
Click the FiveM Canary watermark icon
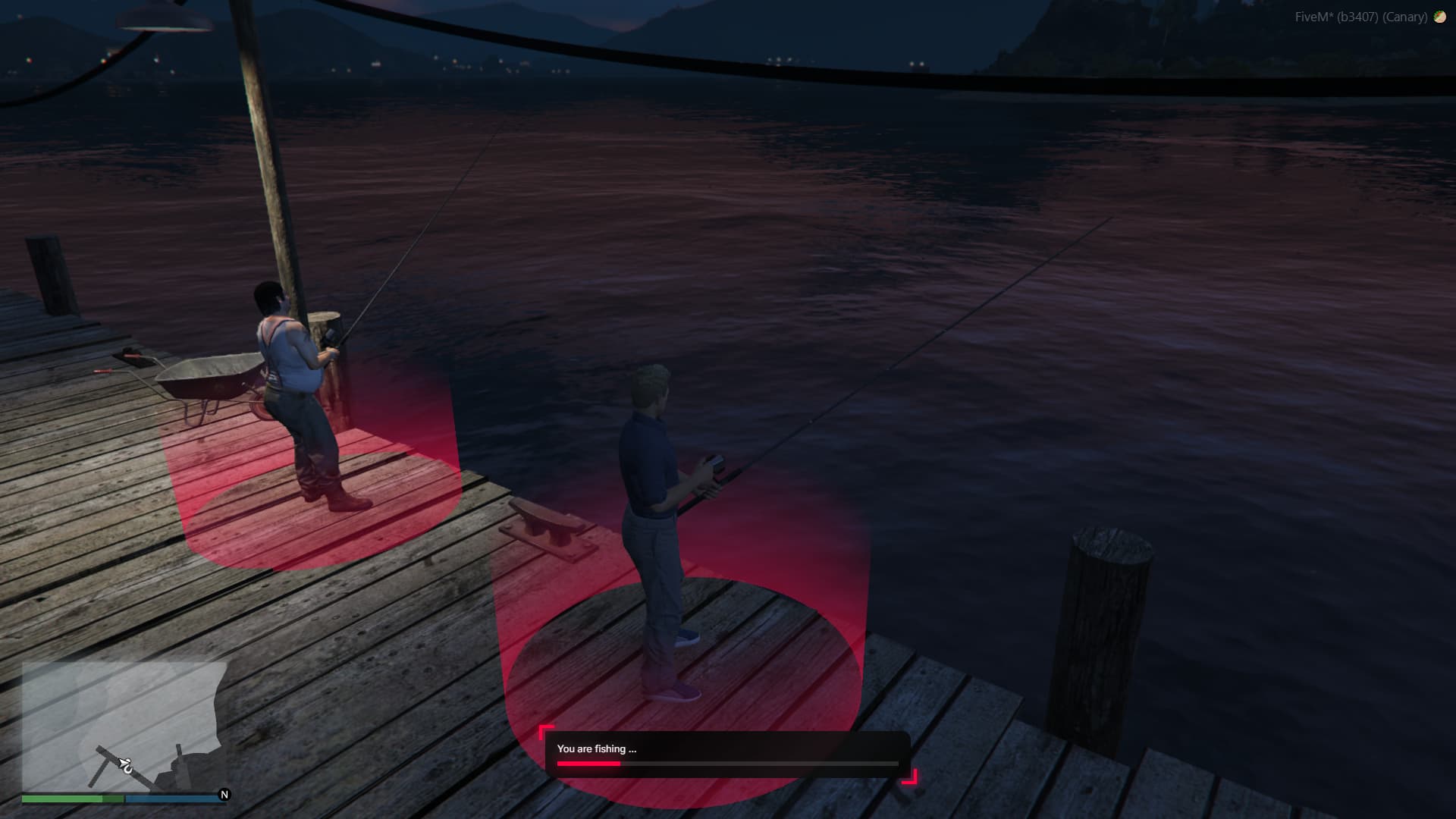1439,17
